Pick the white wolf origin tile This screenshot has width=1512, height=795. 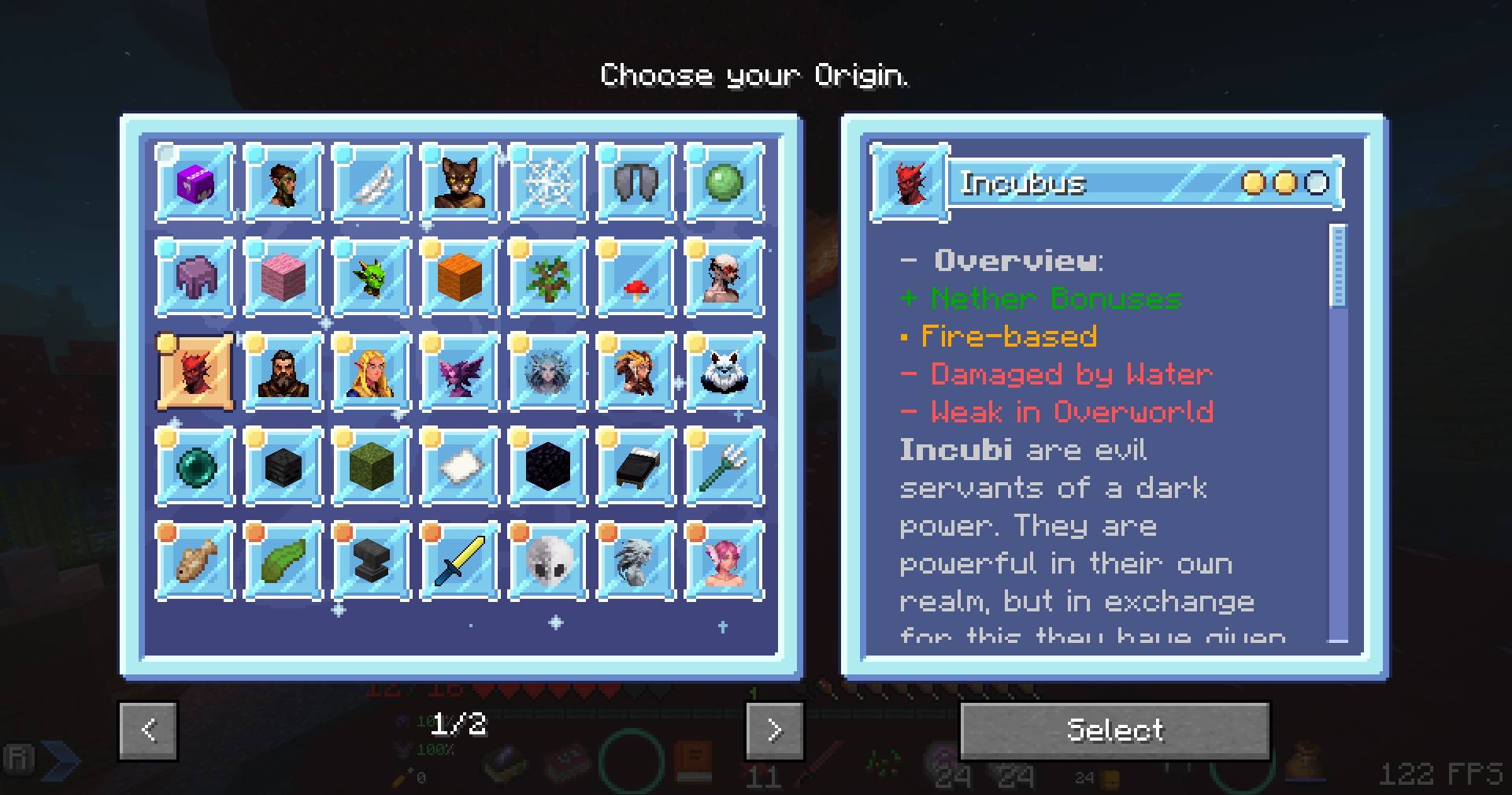tap(724, 372)
